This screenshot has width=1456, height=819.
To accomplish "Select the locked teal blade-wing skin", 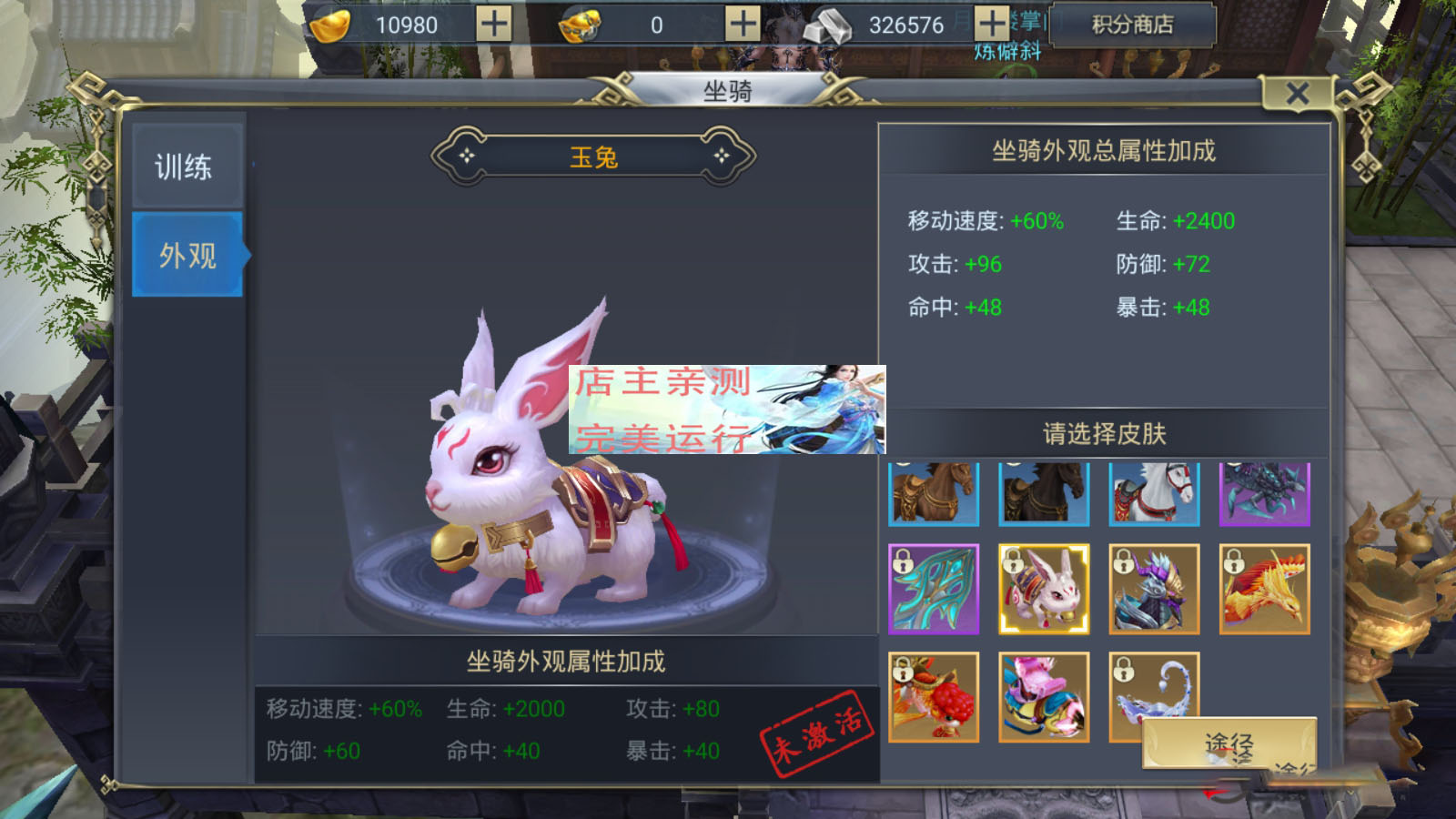I will (934, 590).
